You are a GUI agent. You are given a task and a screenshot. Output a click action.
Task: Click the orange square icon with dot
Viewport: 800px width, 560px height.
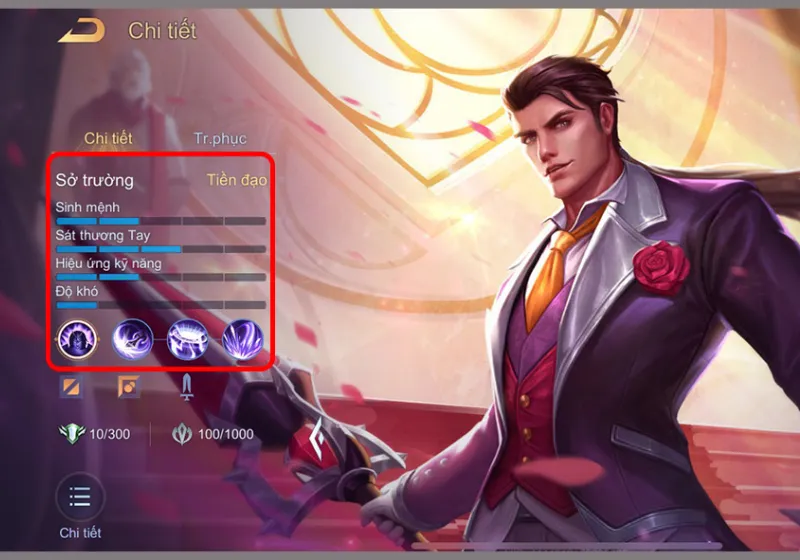[128, 386]
